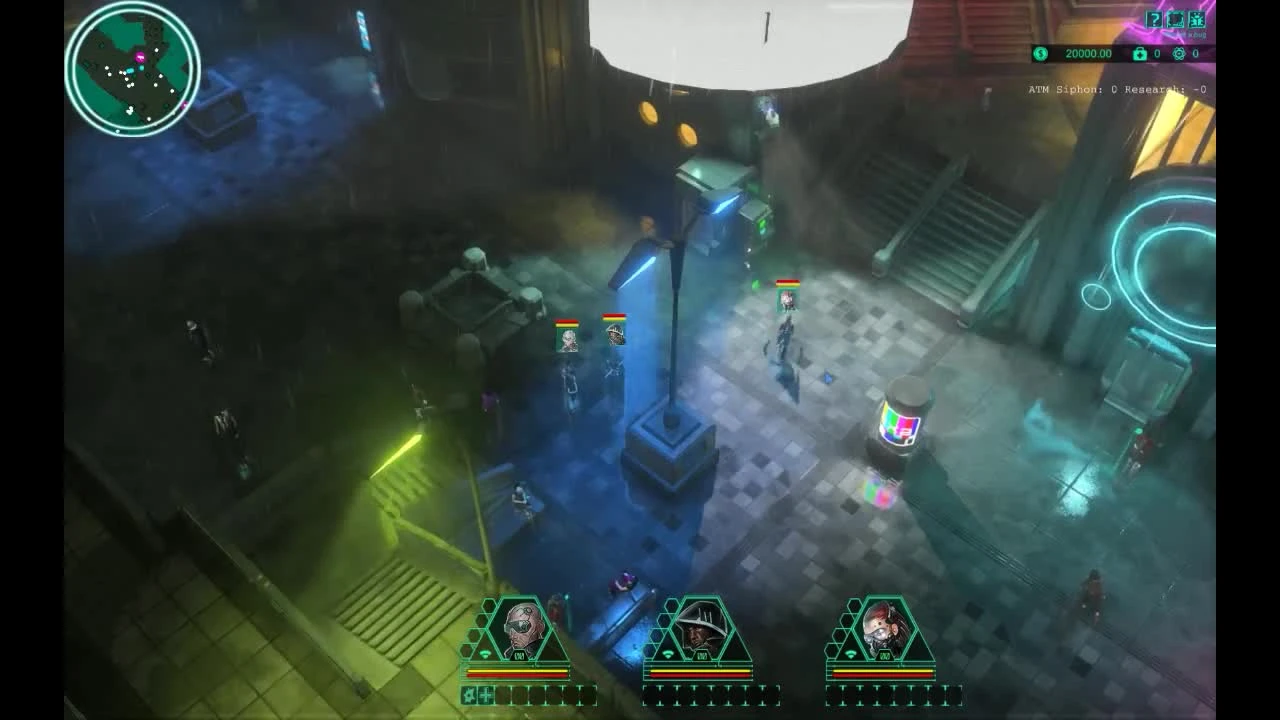This screenshot has width=1280, height=720.
Task: Open the help panel via the "?" icon
Action: 1155,19
